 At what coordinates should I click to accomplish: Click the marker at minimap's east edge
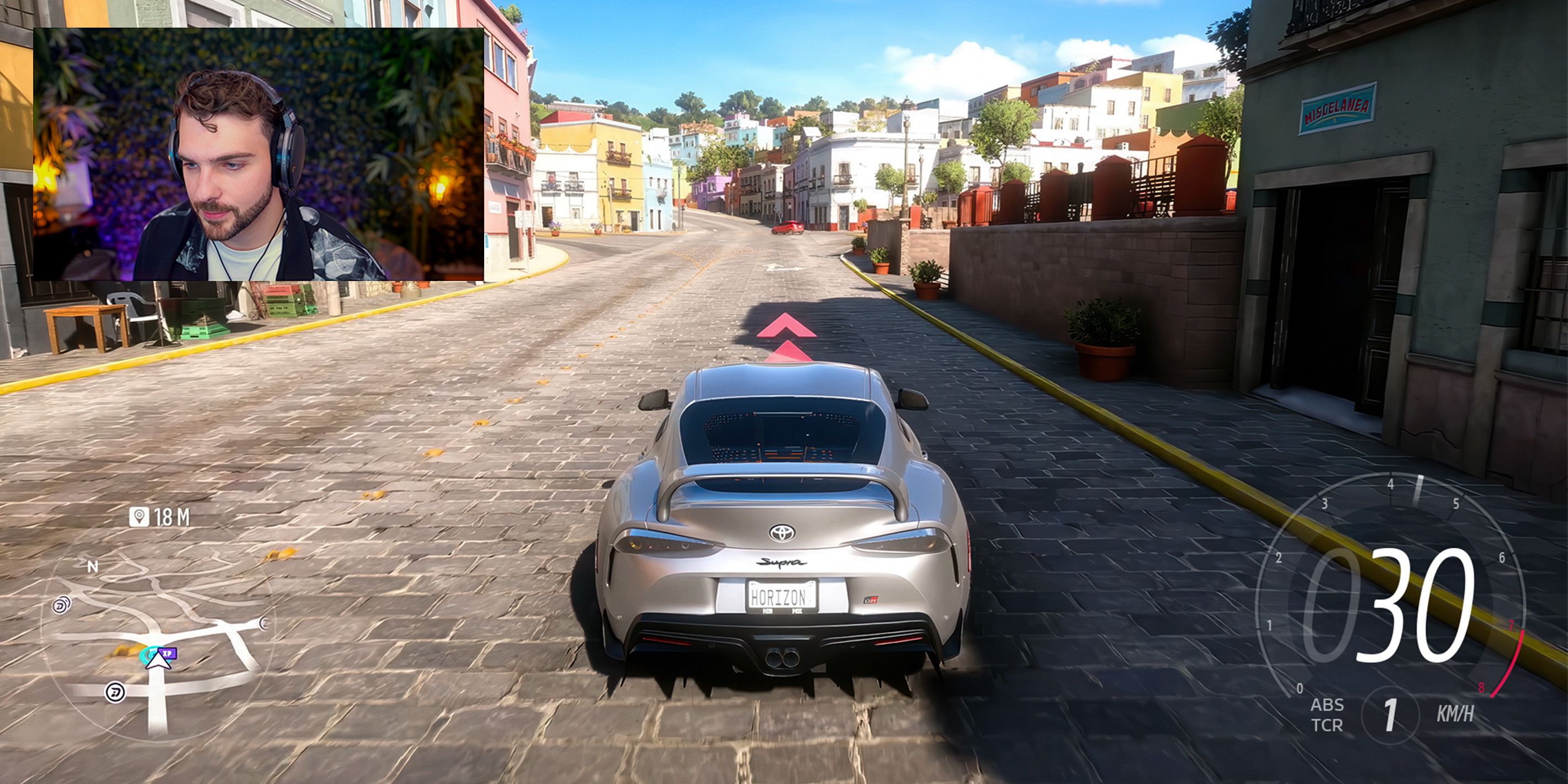click(264, 623)
